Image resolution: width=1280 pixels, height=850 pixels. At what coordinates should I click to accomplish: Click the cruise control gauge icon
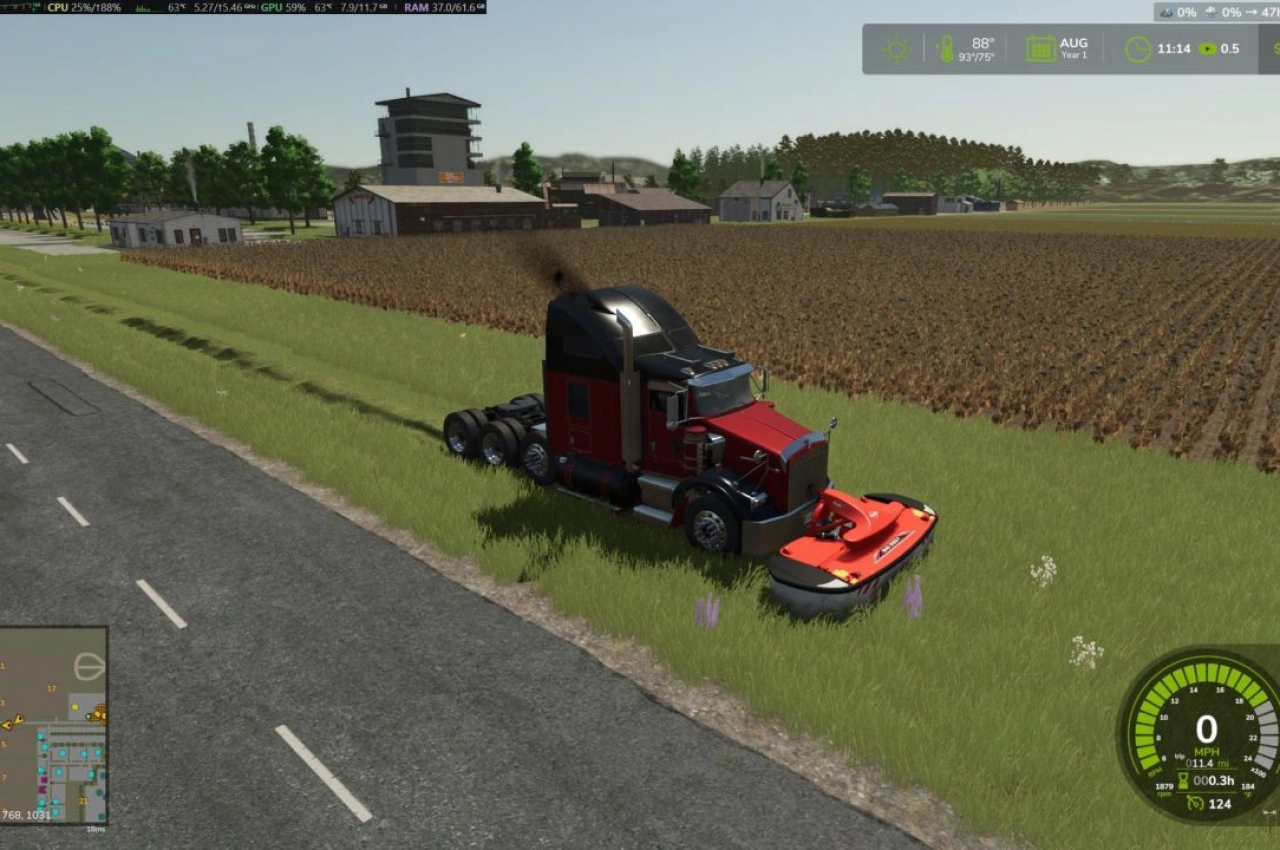pos(1196,803)
